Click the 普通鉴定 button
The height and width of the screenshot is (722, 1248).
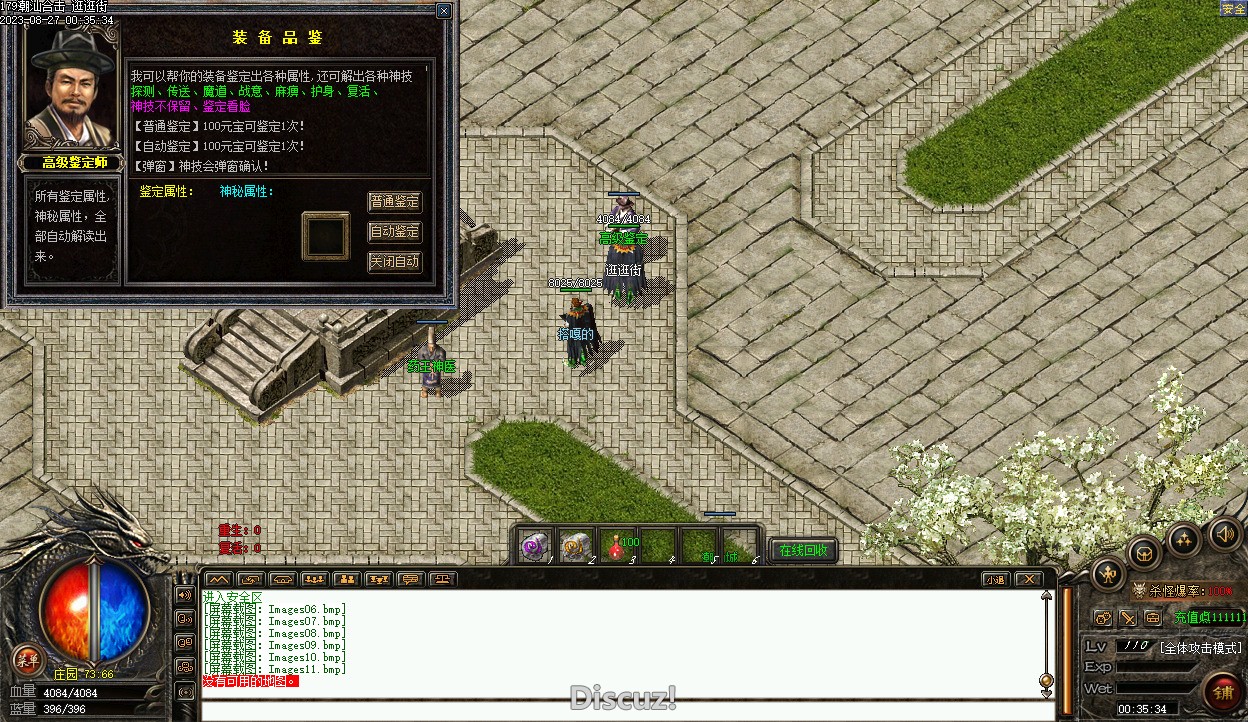click(x=395, y=202)
